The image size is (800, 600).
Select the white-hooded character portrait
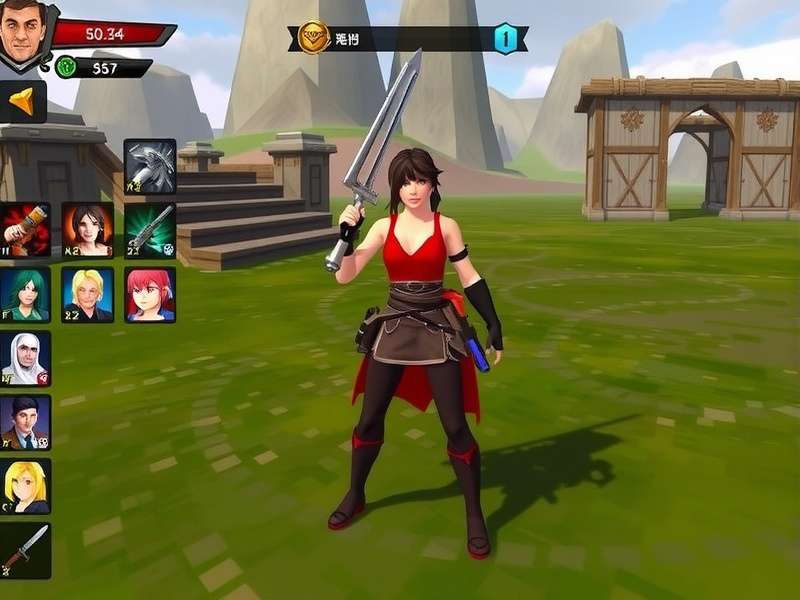tap(25, 359)
